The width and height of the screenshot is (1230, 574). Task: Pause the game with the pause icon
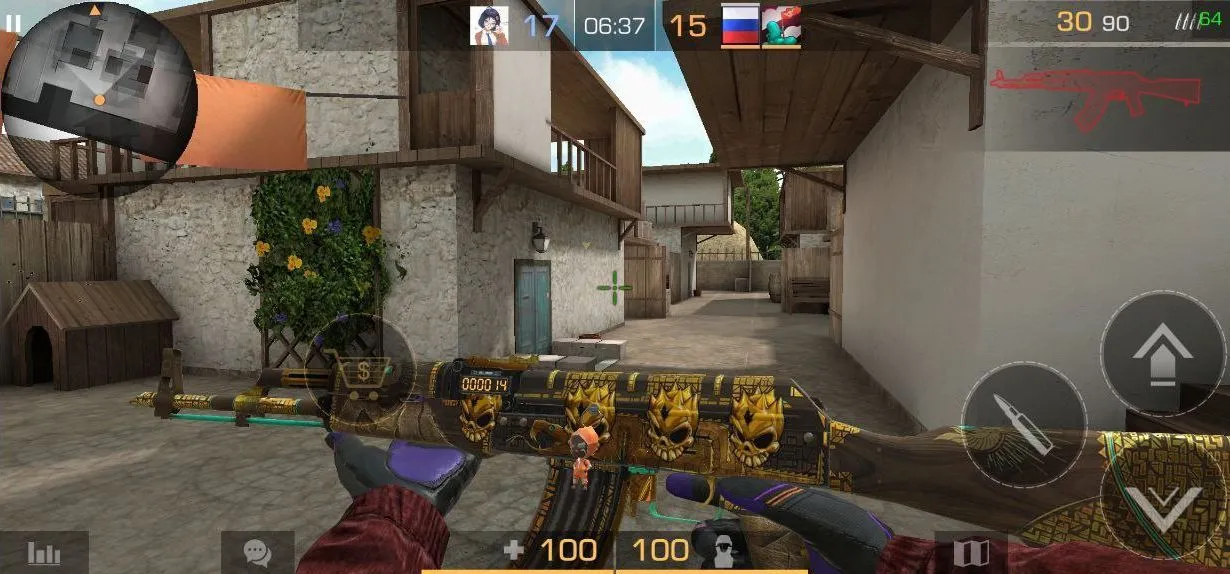[13, 22]
